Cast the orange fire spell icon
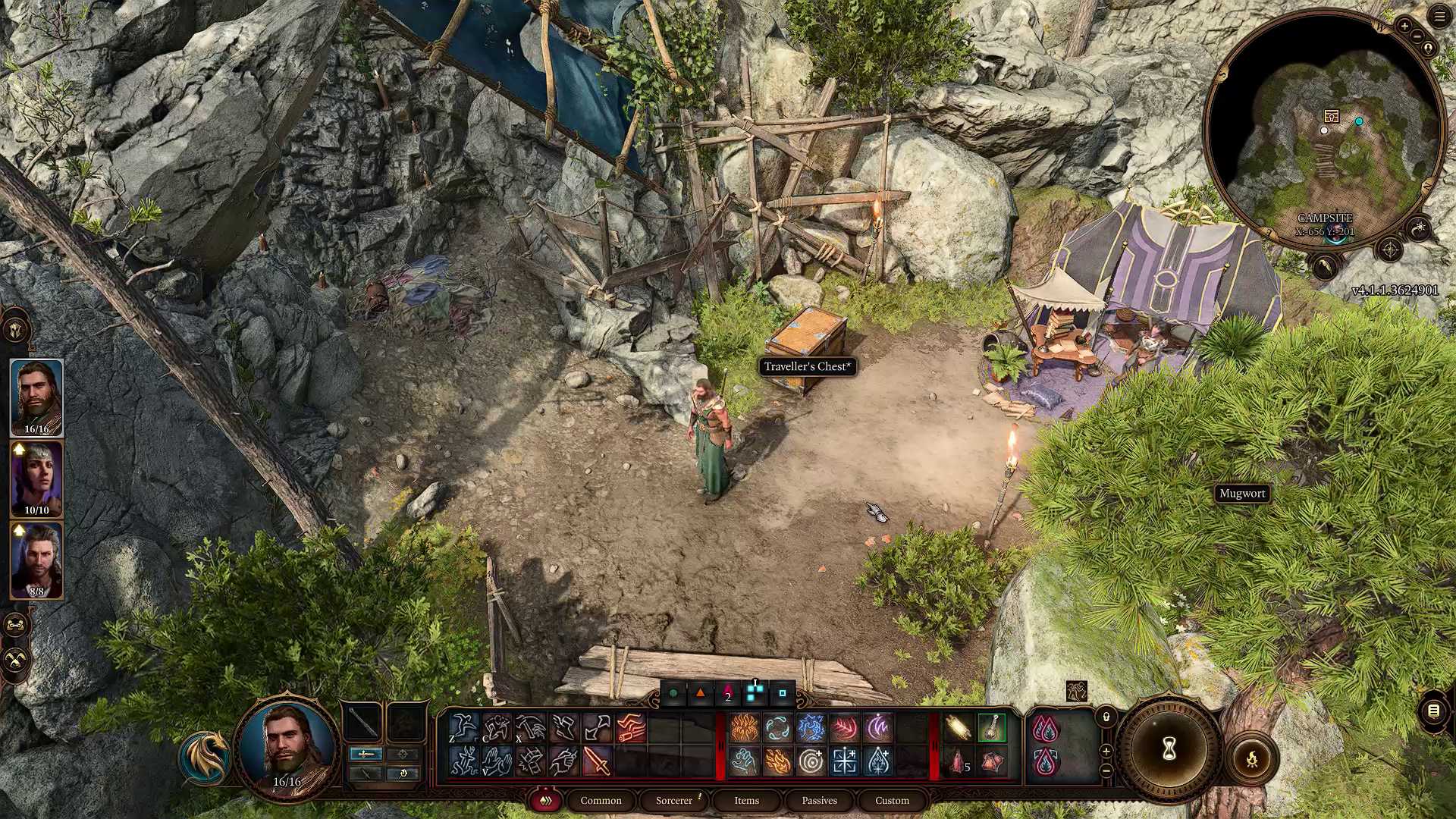 [x=744, y=728]
